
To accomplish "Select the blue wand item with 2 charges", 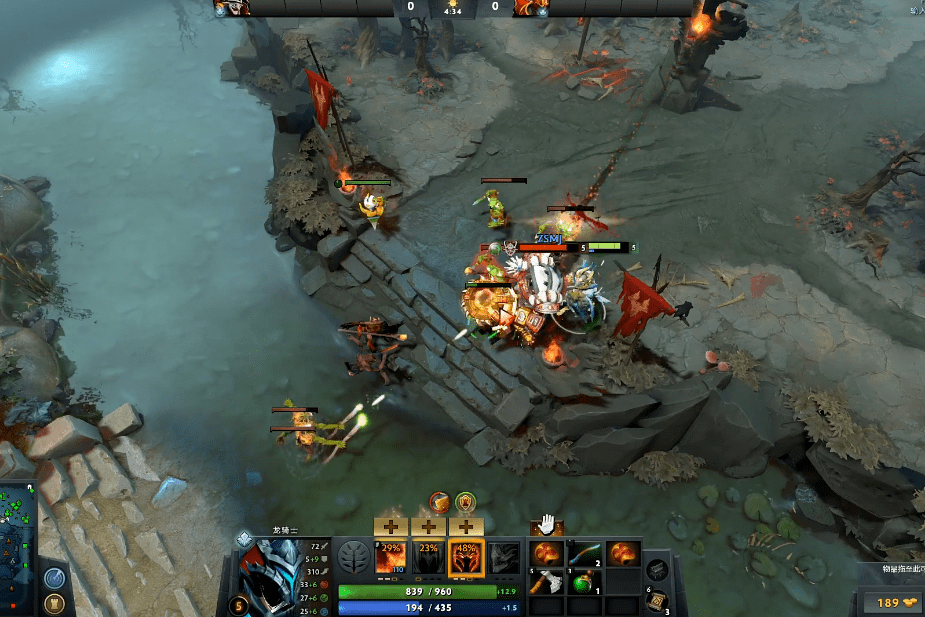I will point(584,553).
